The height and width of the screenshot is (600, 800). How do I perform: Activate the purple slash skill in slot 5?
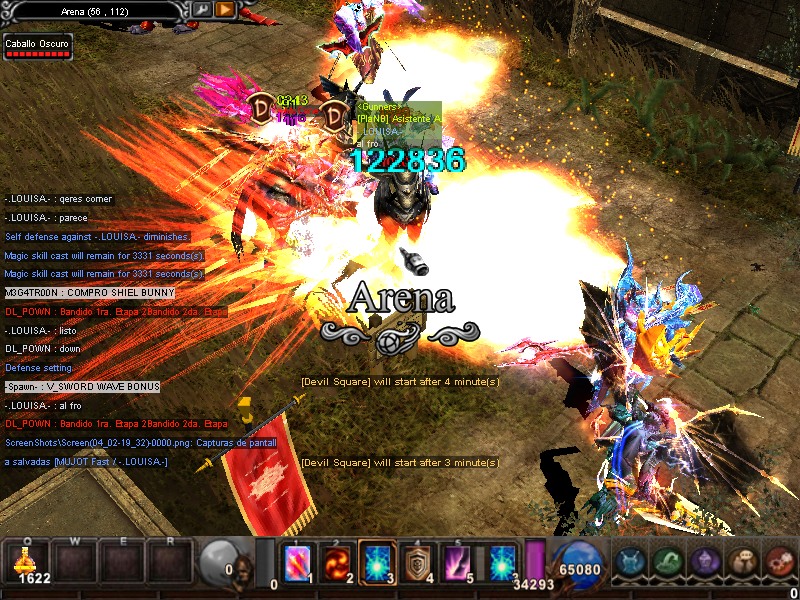pos(458,564)
